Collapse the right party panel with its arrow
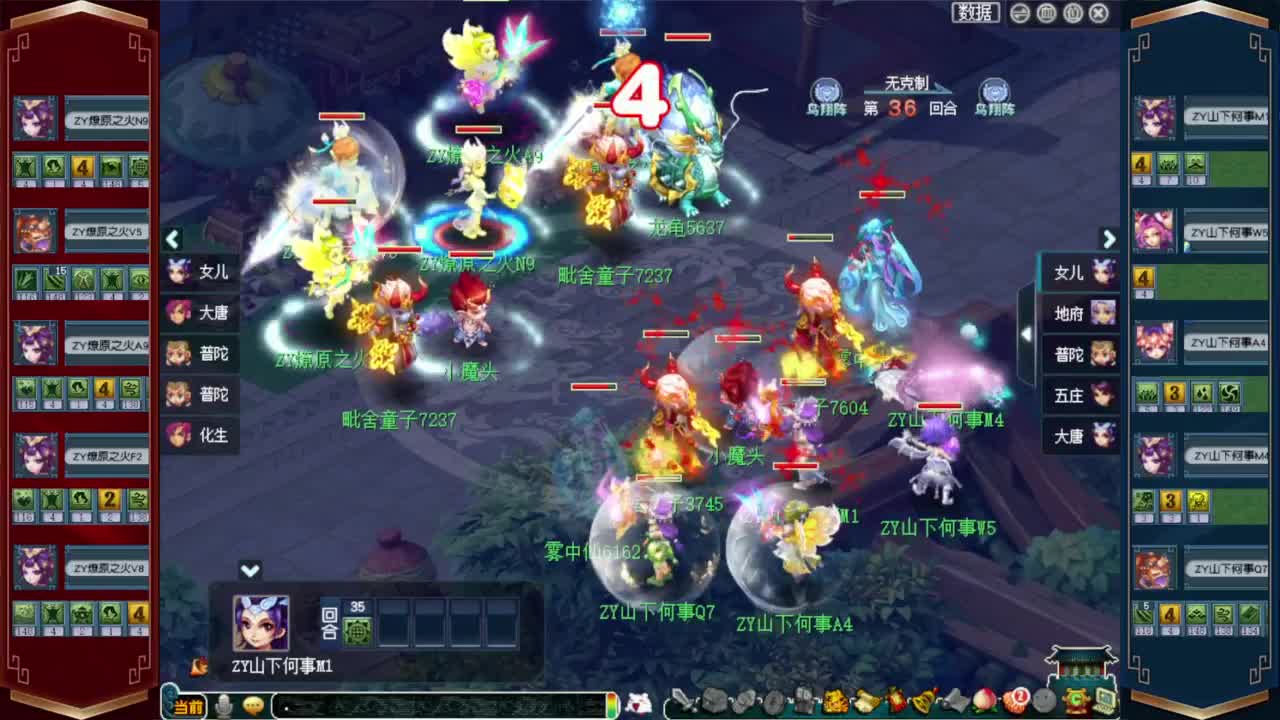This screenshot has height=720, width=1280. coord(1110,240)
